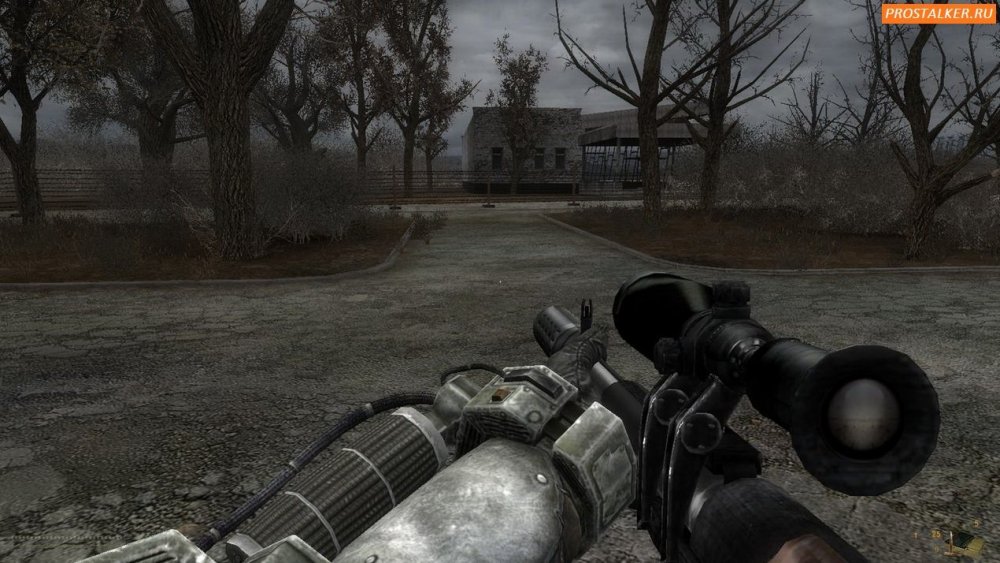Click the PROSTALKER.RU orange watermark banner
Image resolution: width=1000 pixels, height=563 pixels.
point(938,12)
